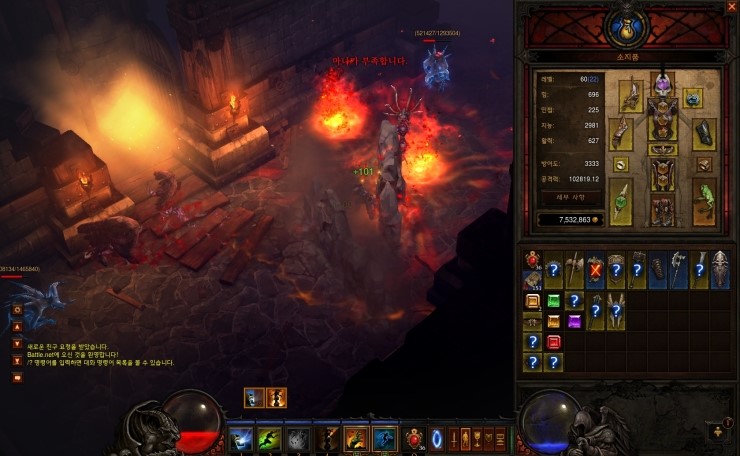The image size is (740, 456).
Task: Select the green emerald gem in inventory
Action: 553,301
